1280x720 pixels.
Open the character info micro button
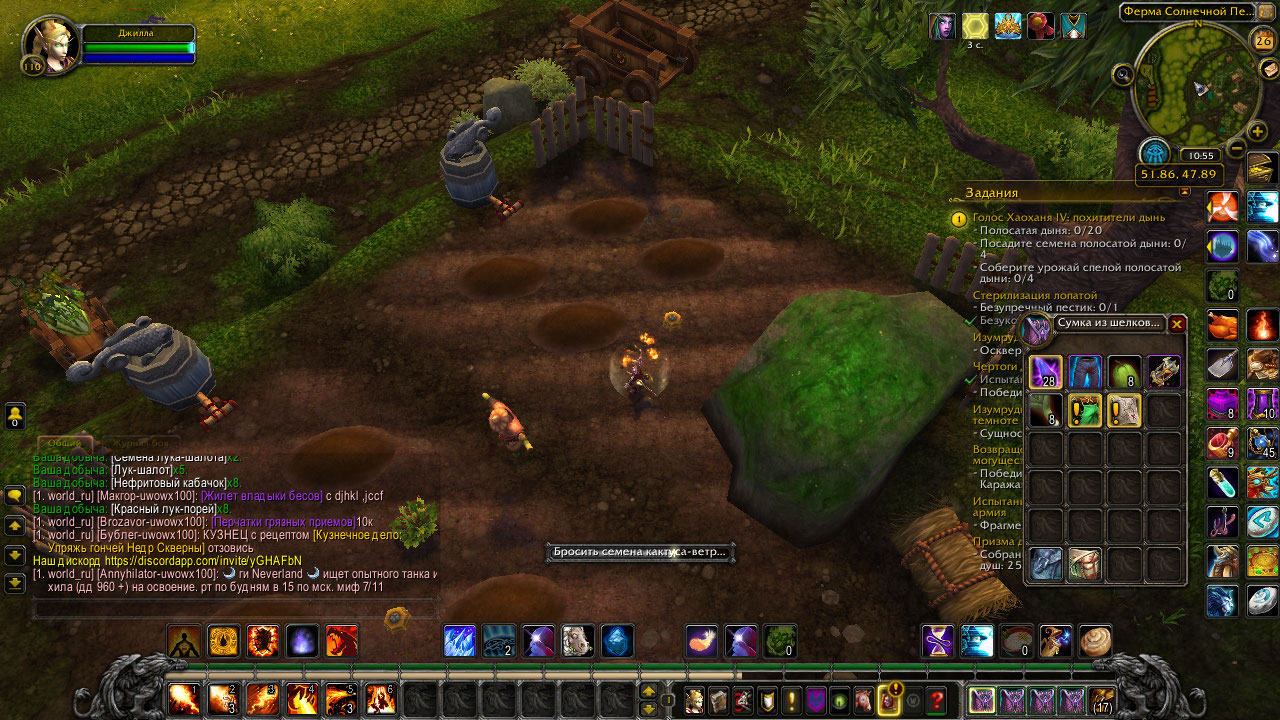click(x=693, y=700)
